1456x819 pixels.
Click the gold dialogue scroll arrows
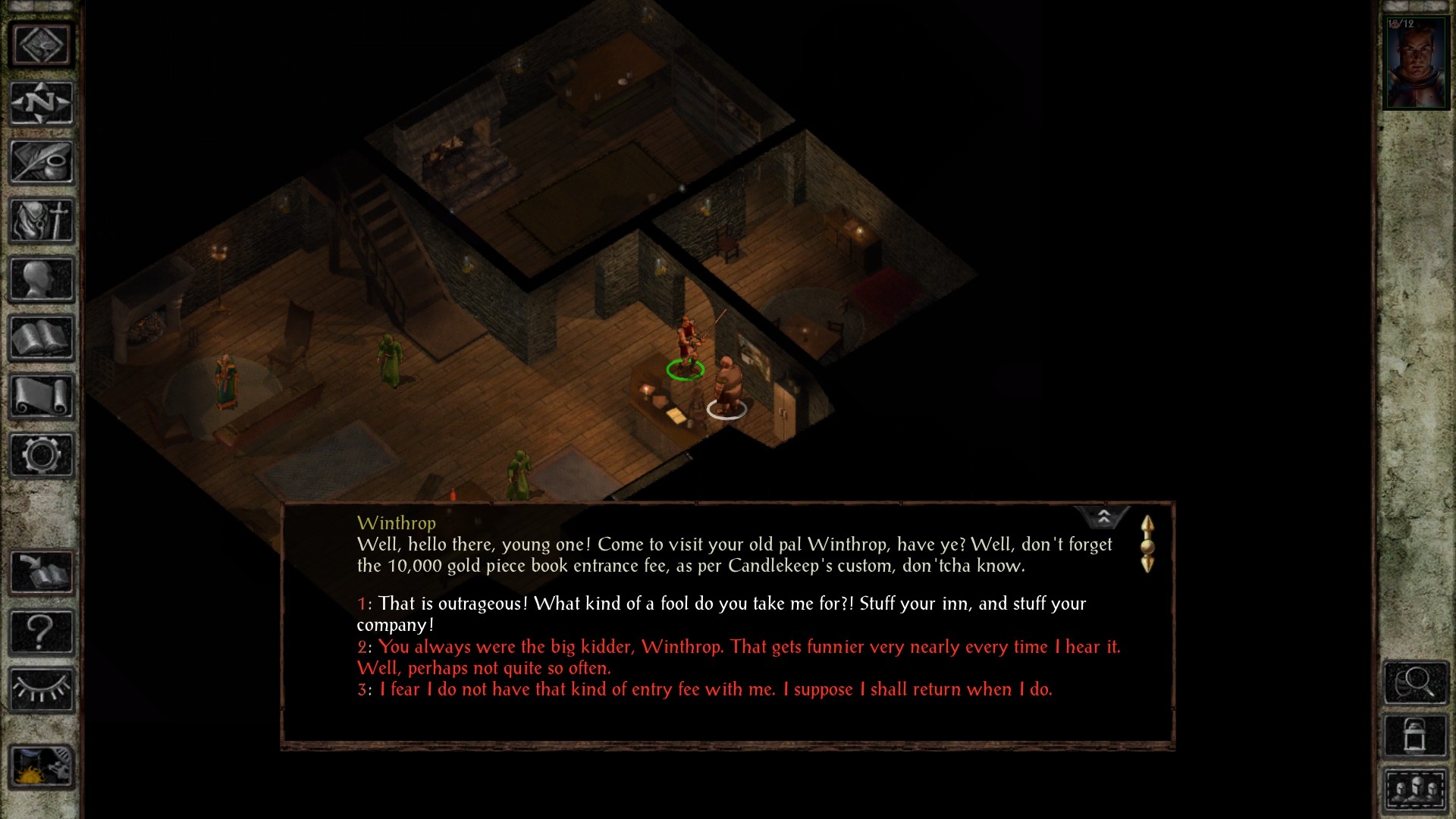(1147, 544)
